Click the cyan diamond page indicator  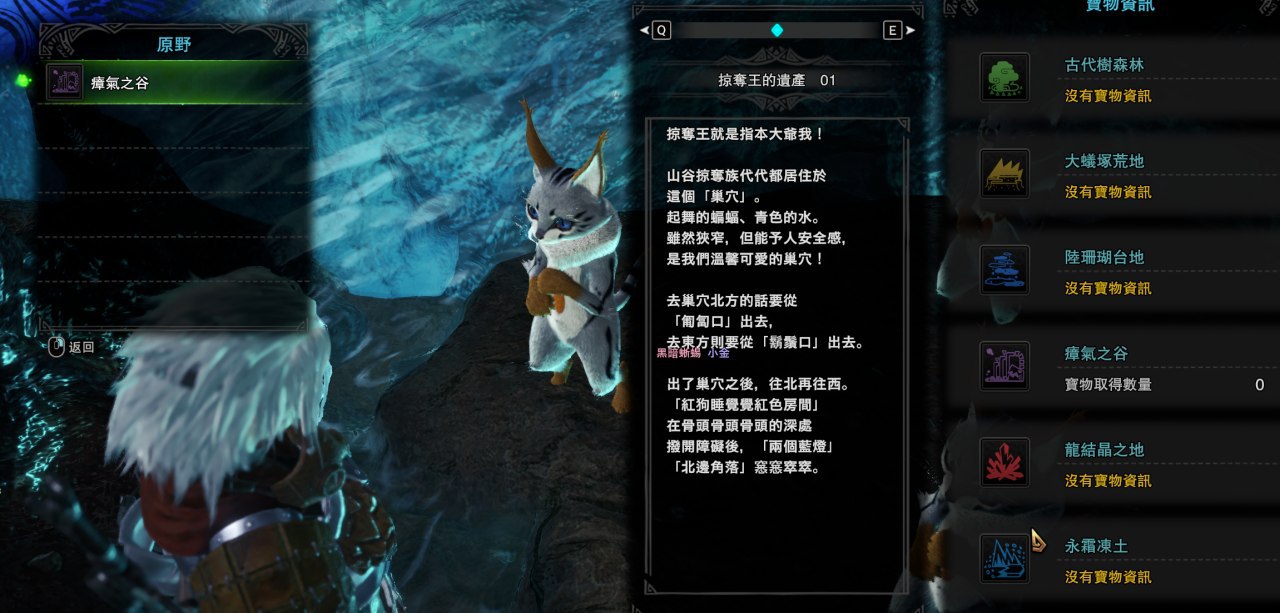(x=777, y=30)
